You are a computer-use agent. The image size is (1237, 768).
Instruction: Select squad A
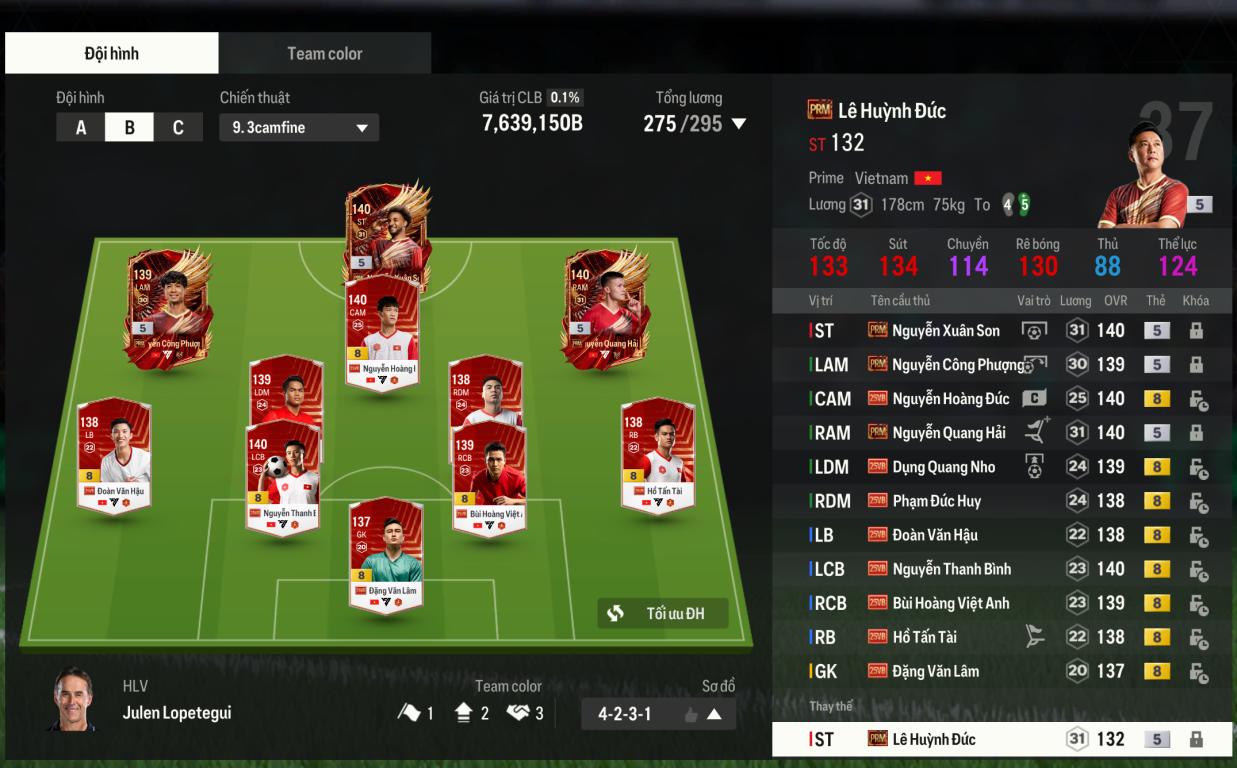coord(81,127)
